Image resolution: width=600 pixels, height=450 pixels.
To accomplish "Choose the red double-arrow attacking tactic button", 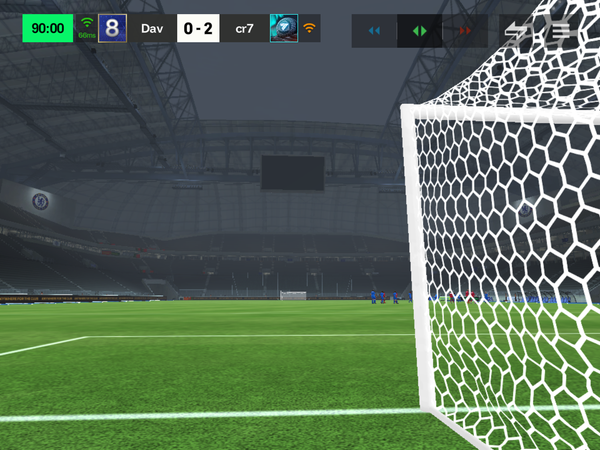I will (465, 31).
